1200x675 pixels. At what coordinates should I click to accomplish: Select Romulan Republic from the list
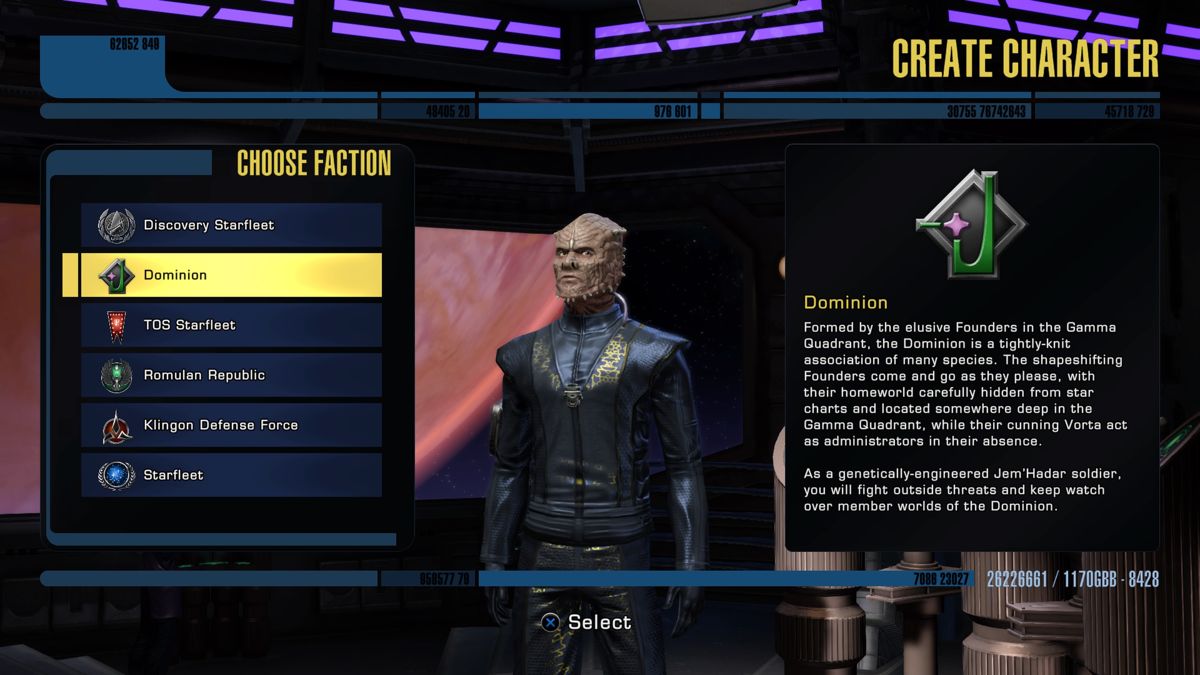click(231, 375)
